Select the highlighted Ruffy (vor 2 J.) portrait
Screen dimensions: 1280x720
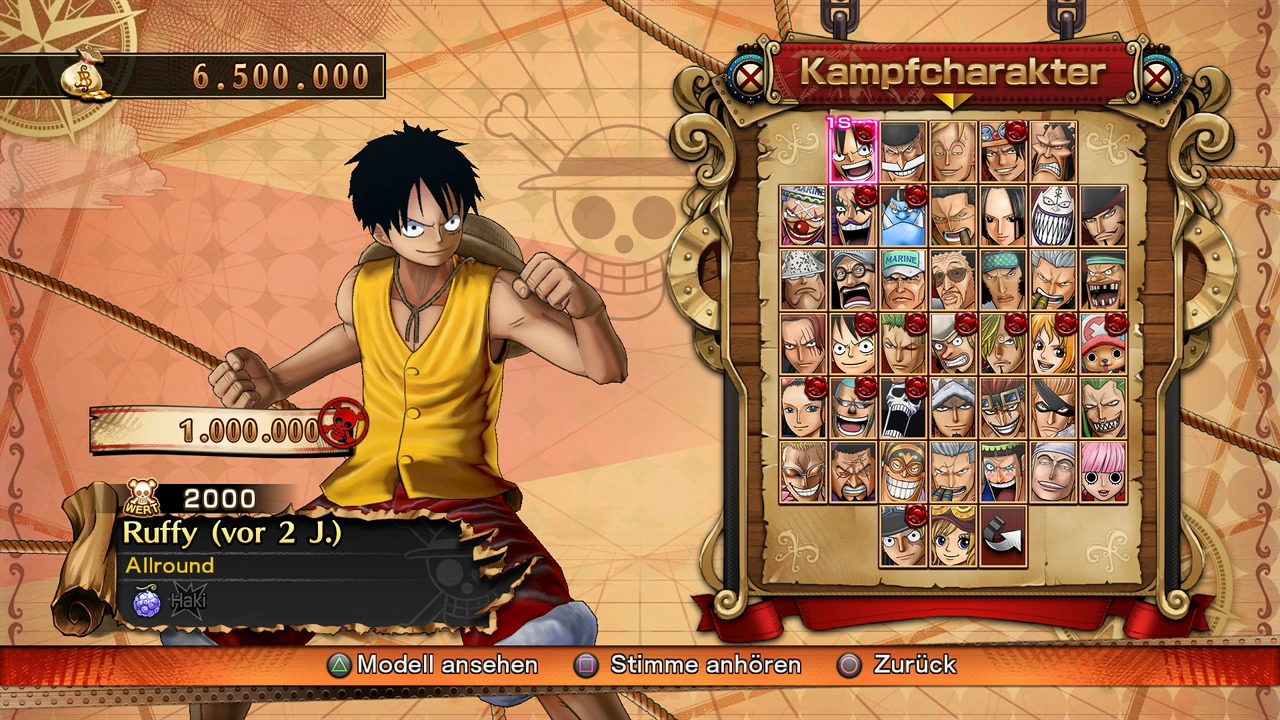point(853,153)
